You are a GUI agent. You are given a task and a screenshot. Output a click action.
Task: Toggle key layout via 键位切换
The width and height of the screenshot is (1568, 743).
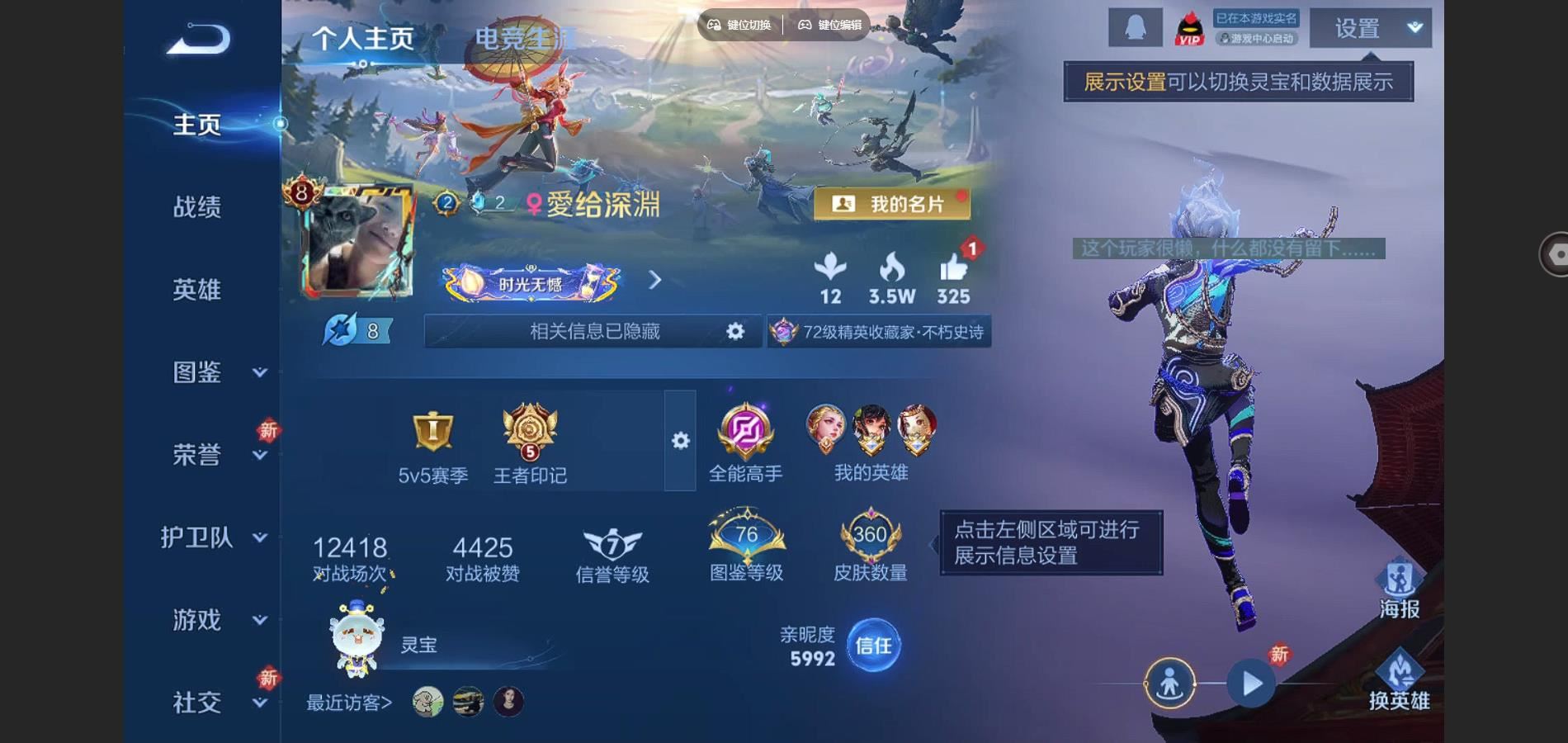coord(739,26)
